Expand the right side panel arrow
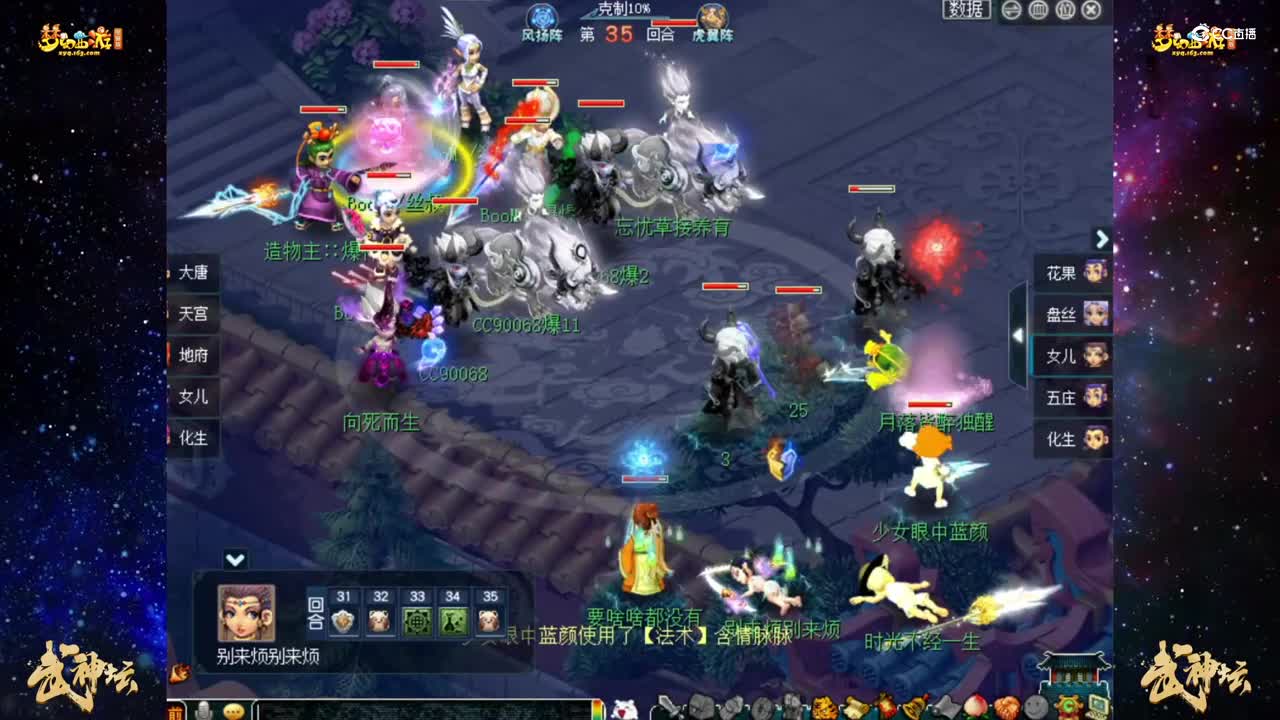The height and width of the screenshot is (720, 1280). [1102, 239]
